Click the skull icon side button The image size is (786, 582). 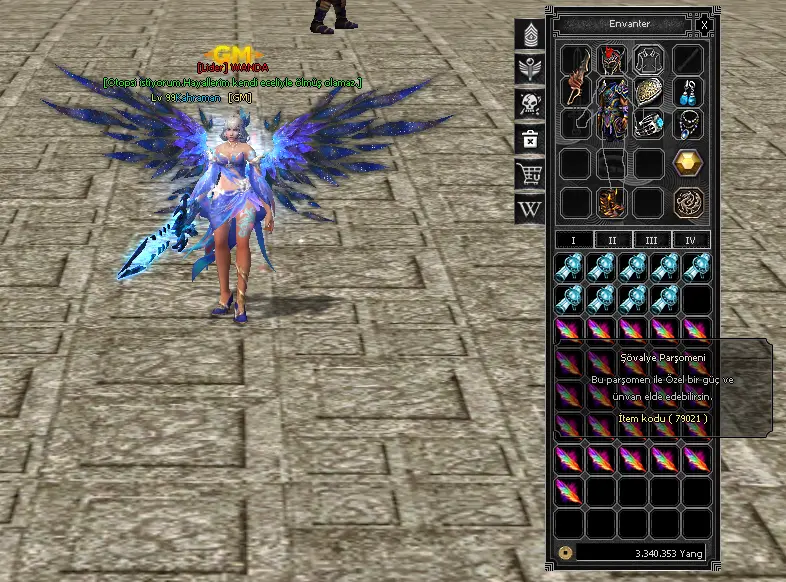coord(529,104)
